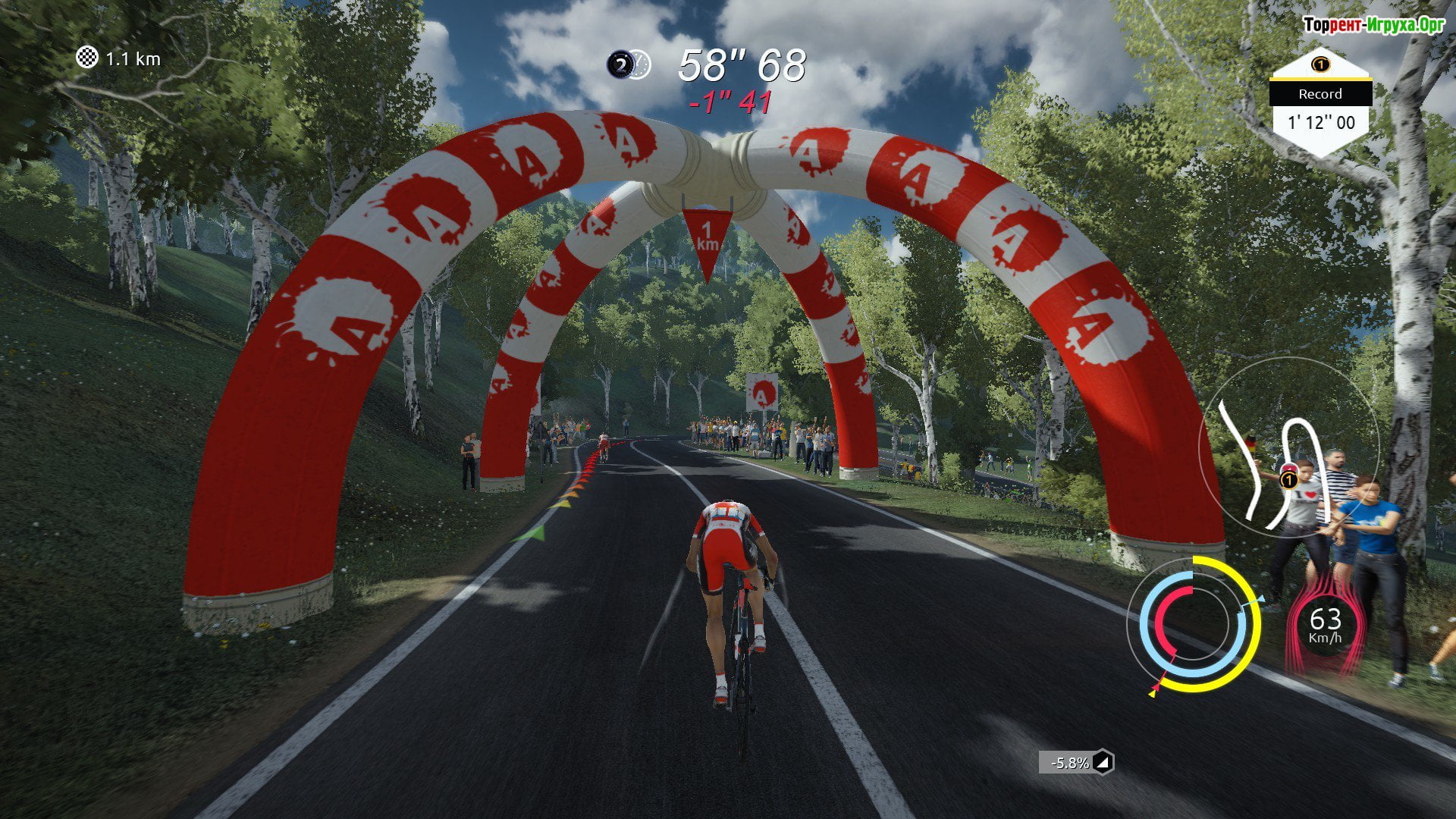Select the checkered flag distance icon

tap(87, 58)
